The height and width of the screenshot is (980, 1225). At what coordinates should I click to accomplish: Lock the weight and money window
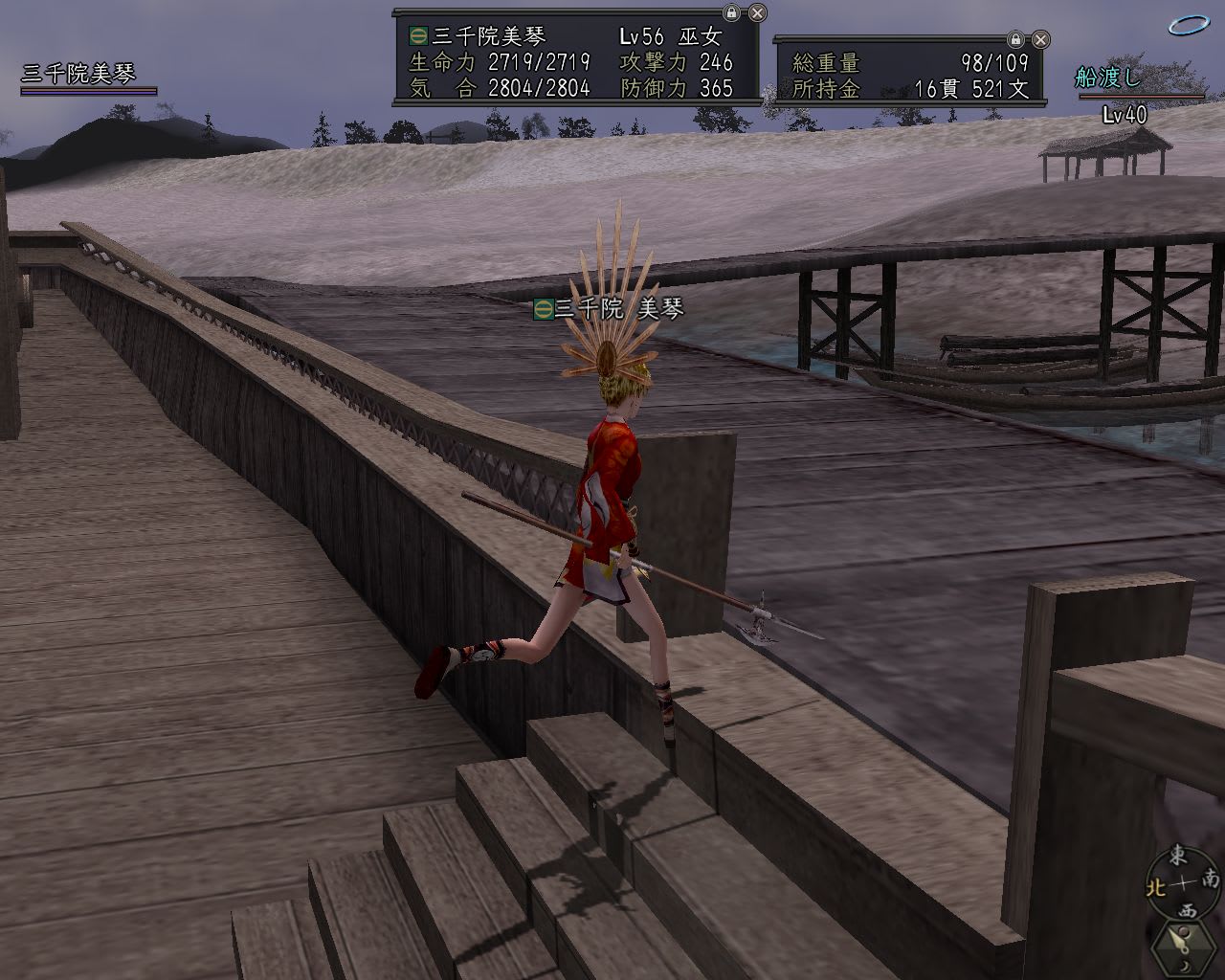1015,39
